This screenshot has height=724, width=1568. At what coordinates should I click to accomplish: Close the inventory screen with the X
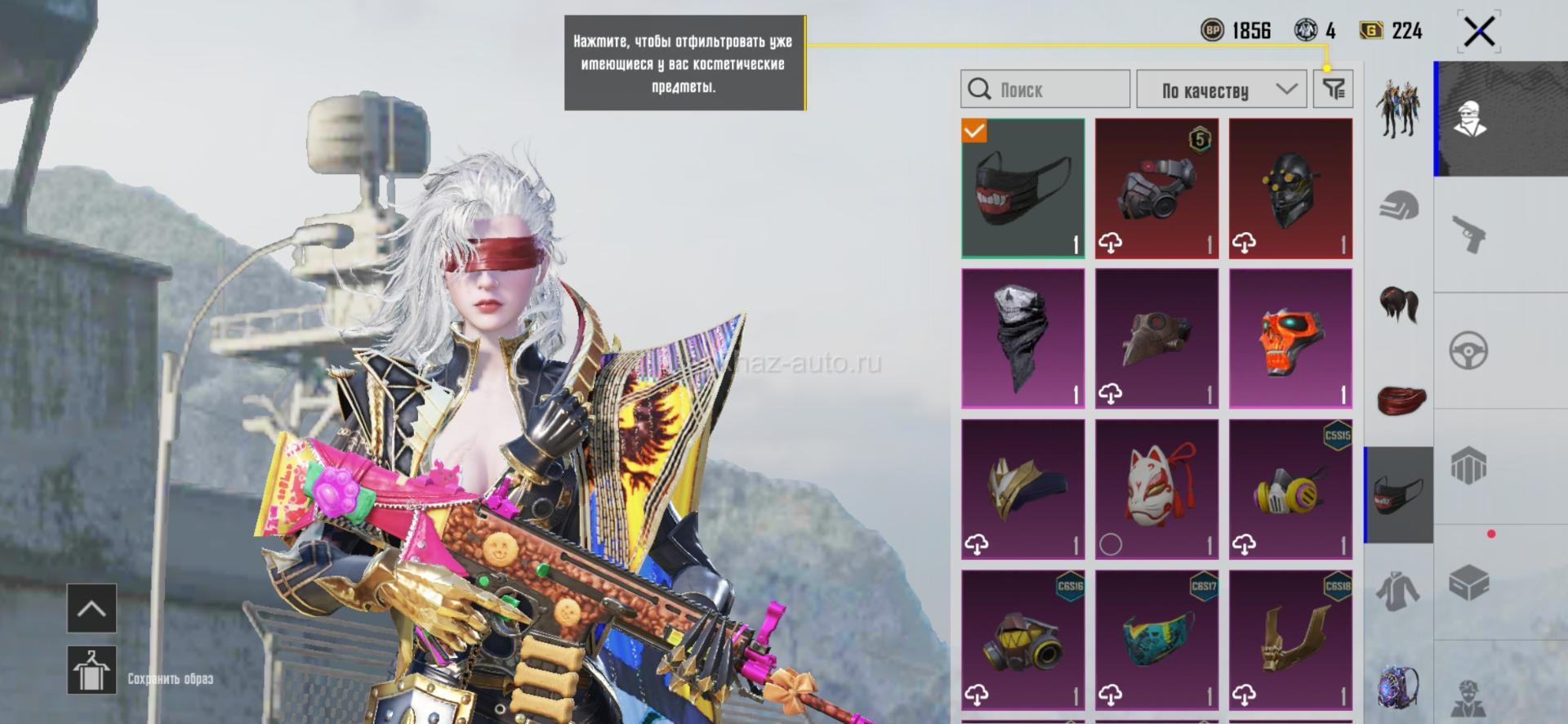[x=1479, y=34]
